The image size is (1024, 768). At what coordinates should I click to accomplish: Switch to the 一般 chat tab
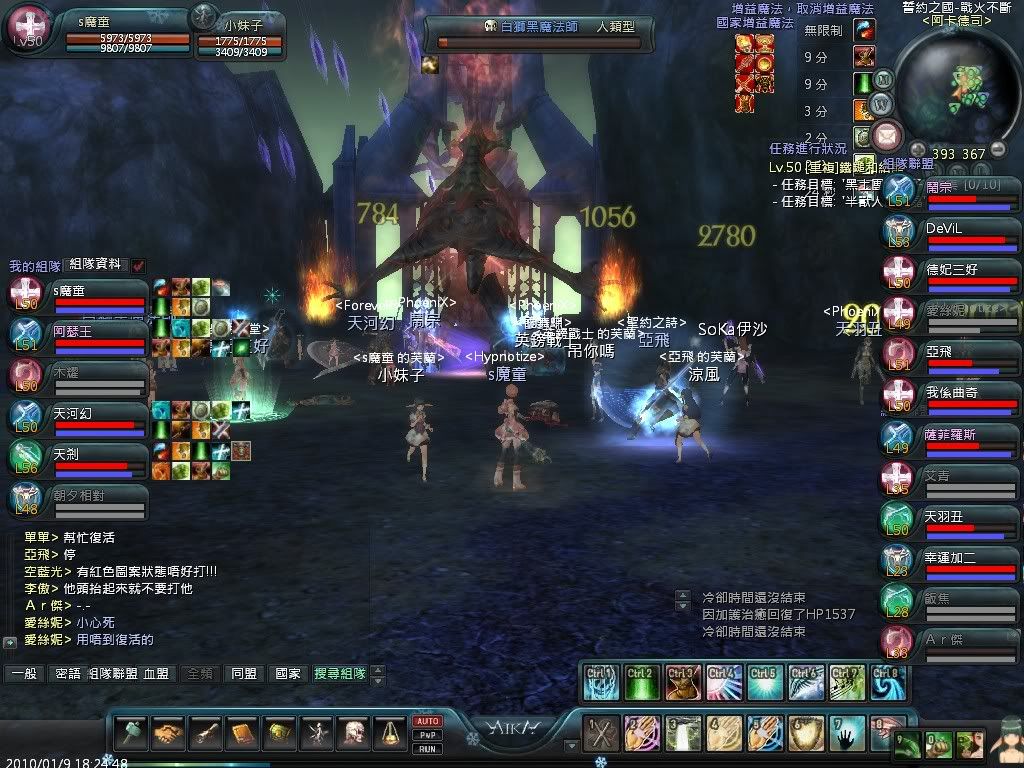(23, 674)
